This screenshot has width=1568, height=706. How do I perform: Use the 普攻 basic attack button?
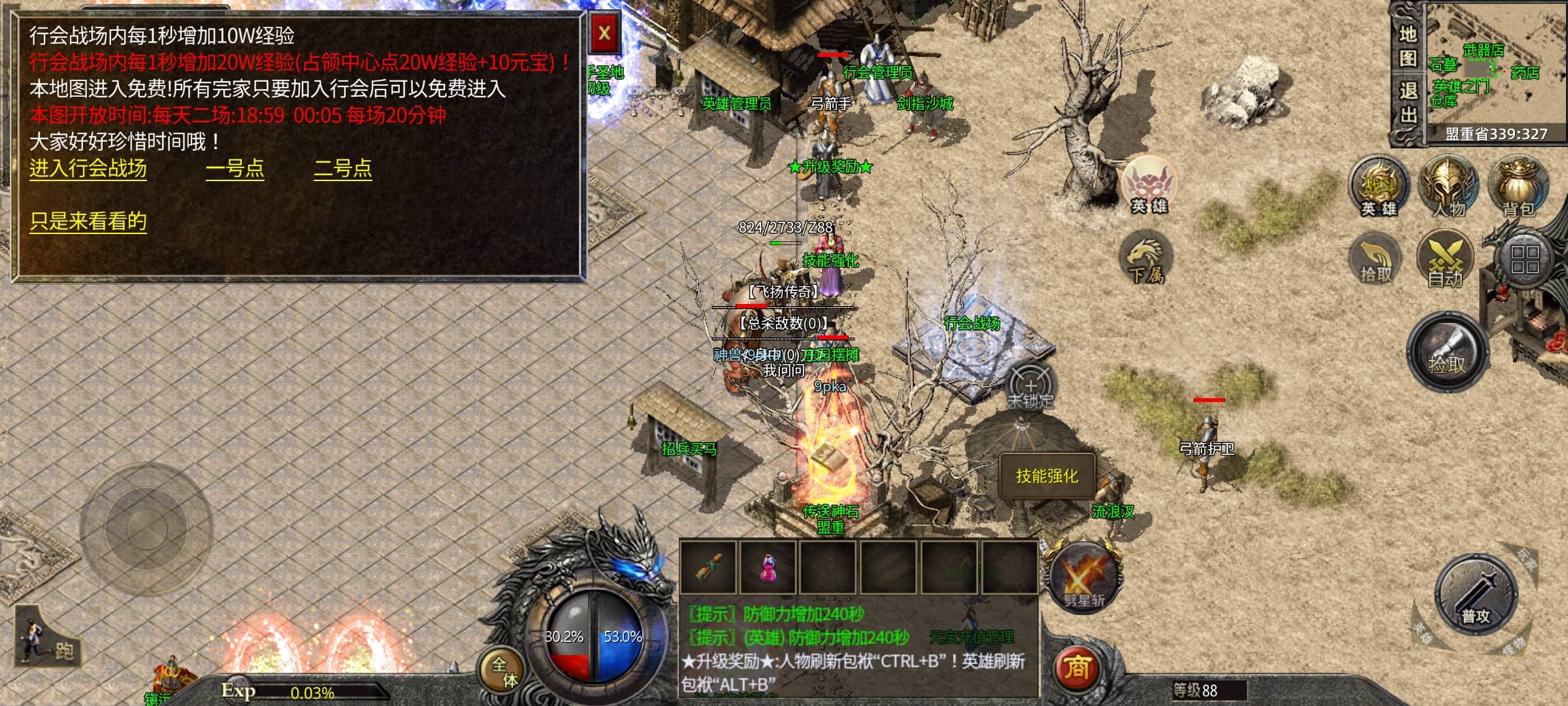1476,595
